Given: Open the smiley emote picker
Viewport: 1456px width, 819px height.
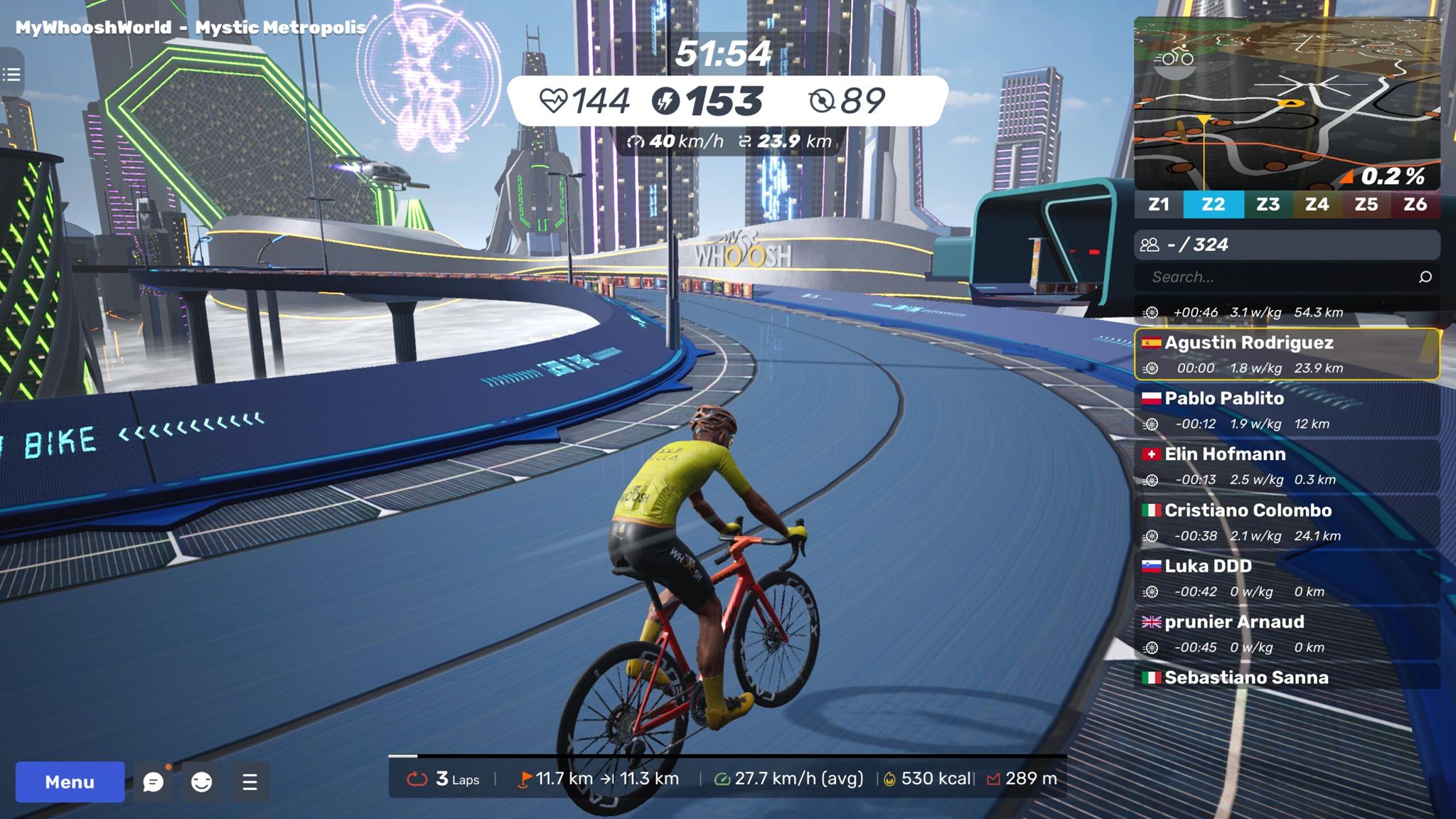Looking at the screenshot, I should (x=202, y=782).
